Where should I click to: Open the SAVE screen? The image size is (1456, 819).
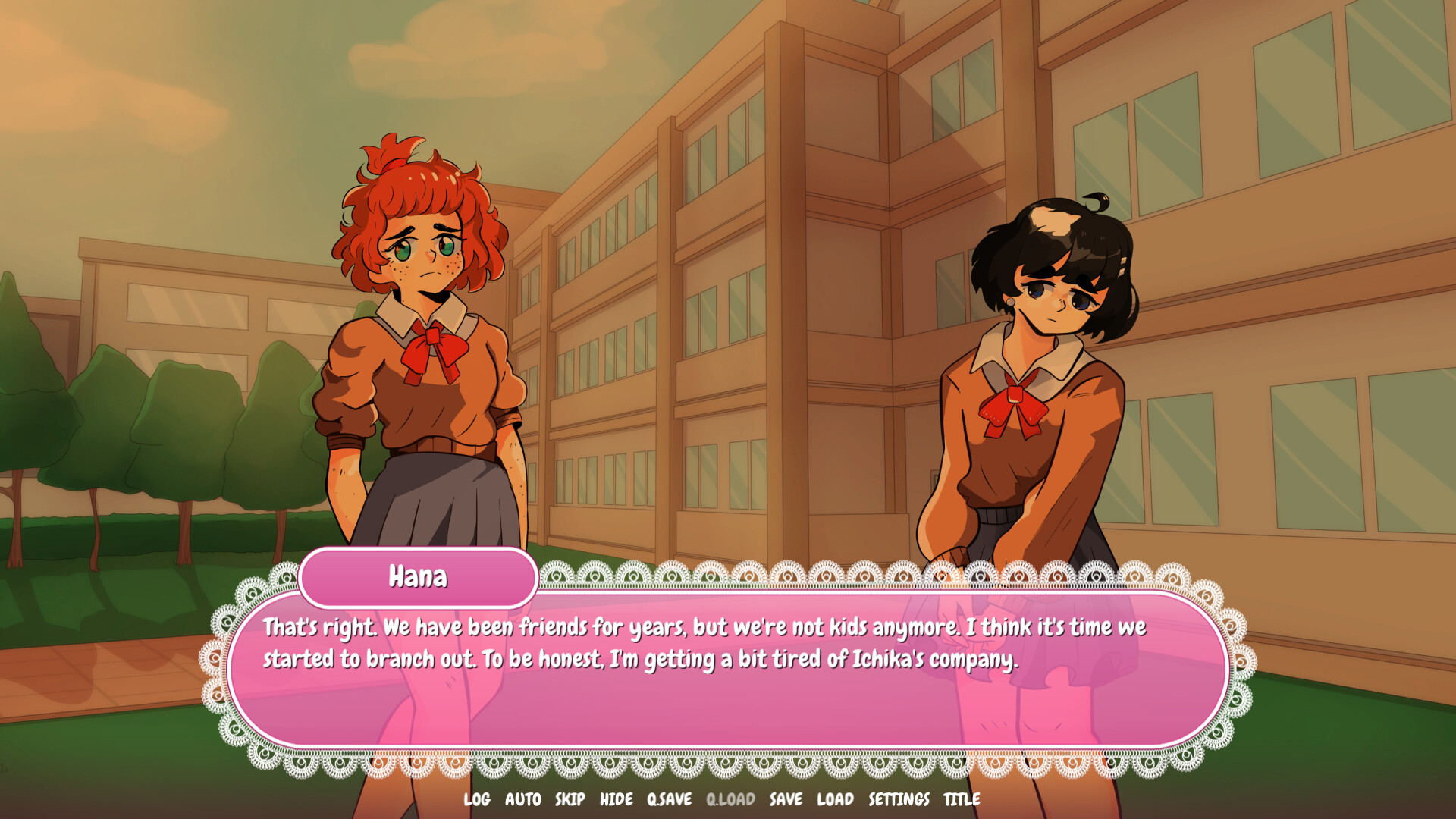click(787, 799)
